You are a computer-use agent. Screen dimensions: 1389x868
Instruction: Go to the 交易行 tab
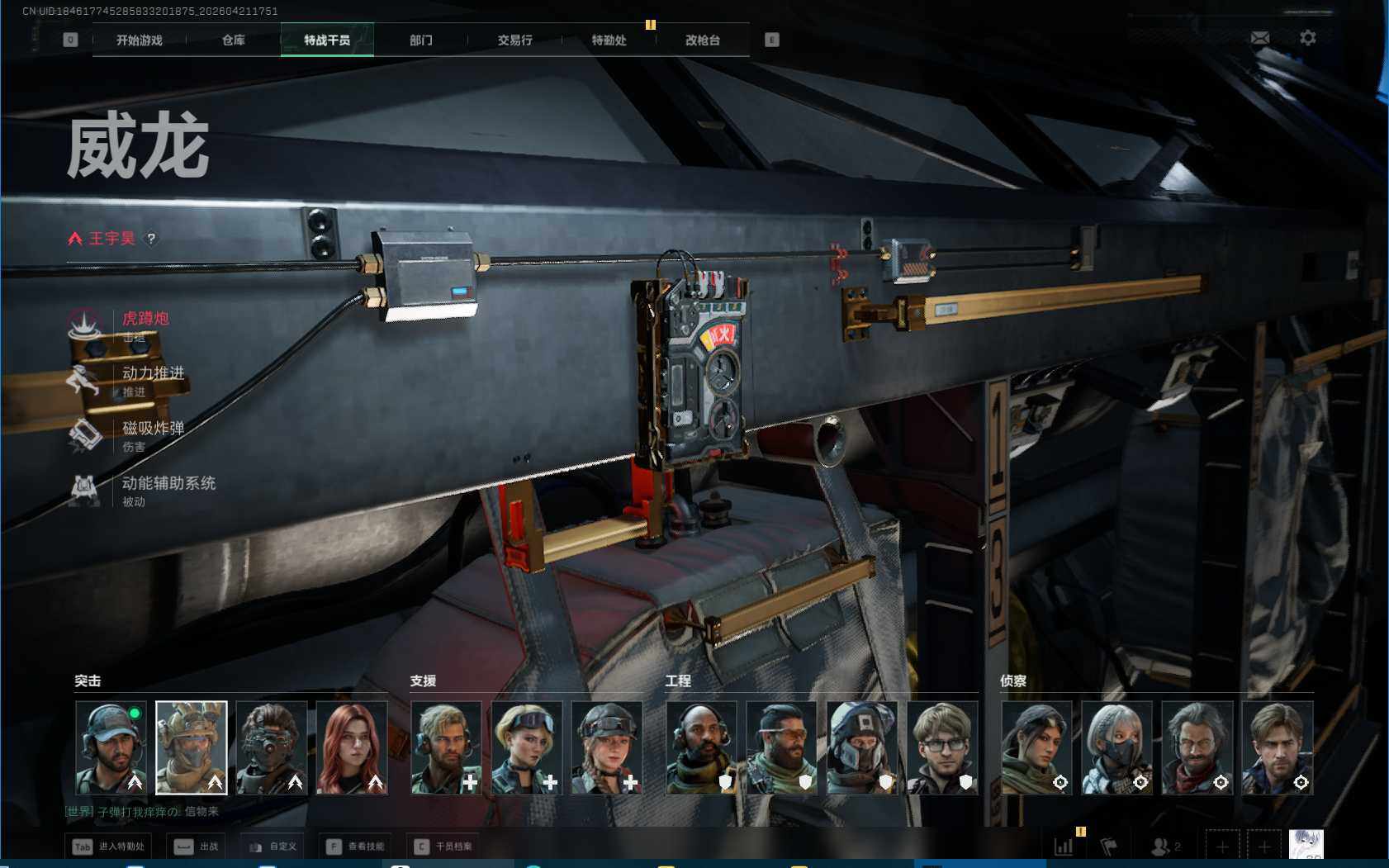pos(514,40)
